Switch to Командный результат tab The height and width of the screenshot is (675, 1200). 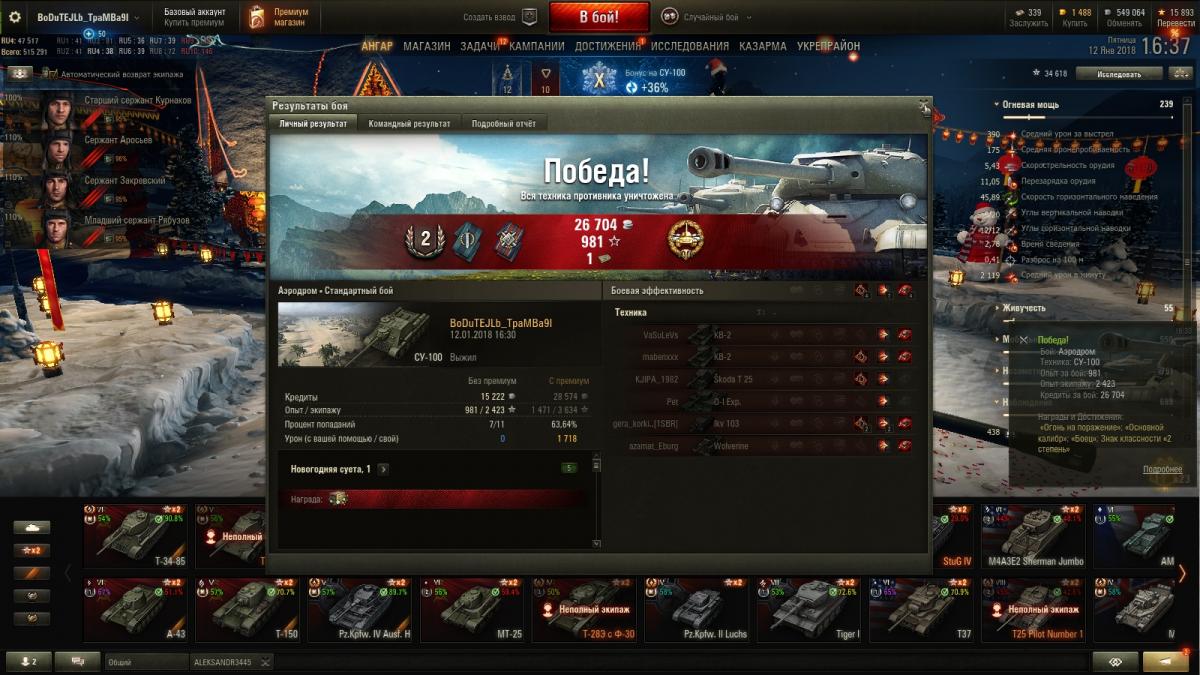tap(408, 124)
